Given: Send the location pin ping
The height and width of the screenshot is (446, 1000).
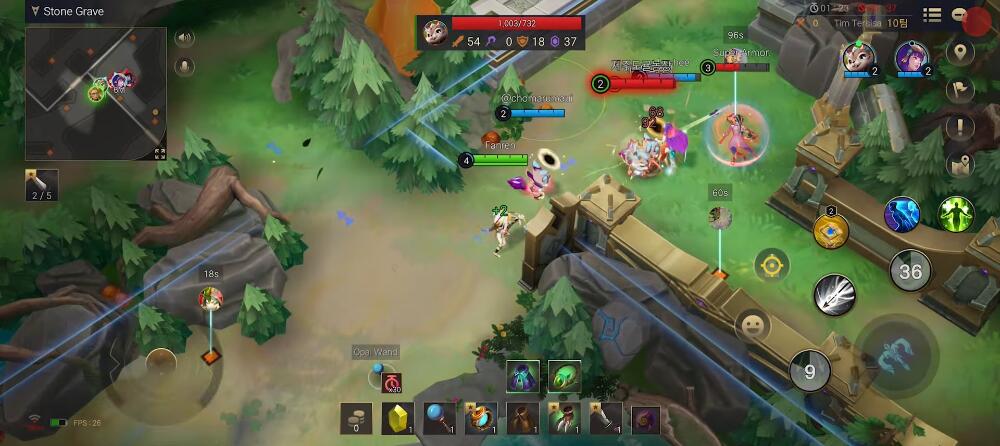Looking at the screenshot, I should point(961,53).
